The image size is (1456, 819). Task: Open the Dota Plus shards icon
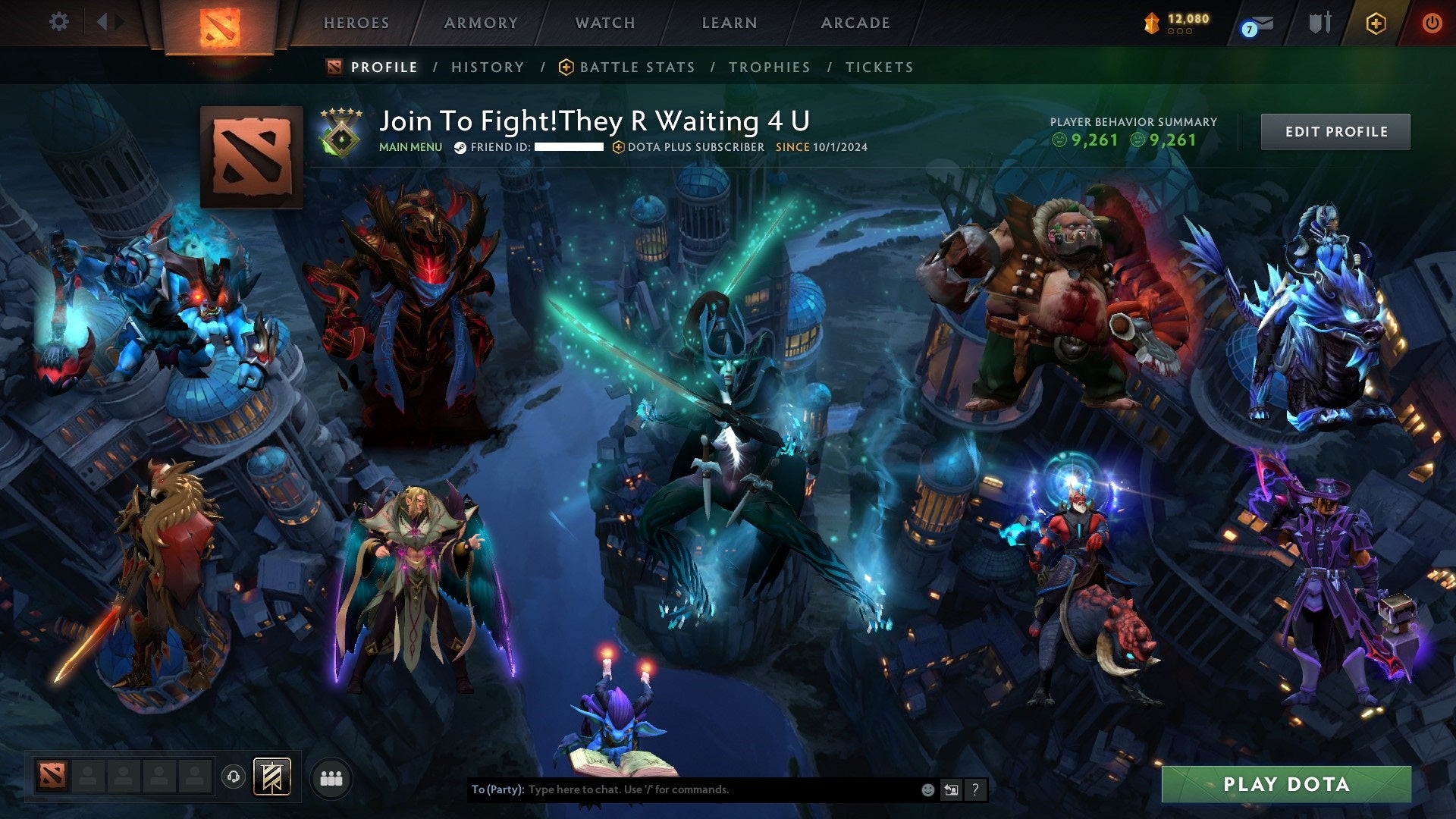(x=1153, y=23)
